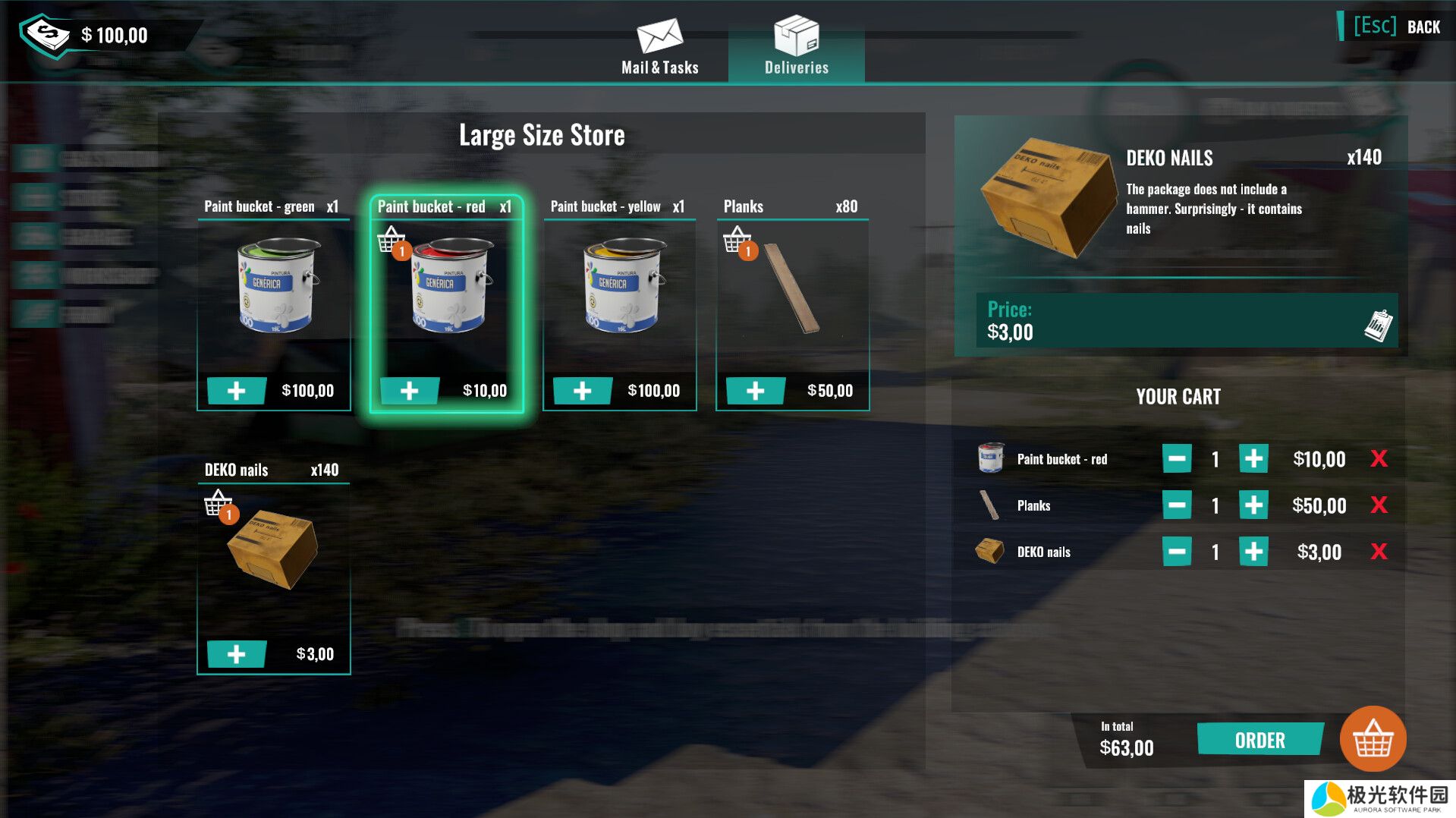Go back using the Esc Back button
The height and width of the screenshot is (818, 1456).
click(x=1397, y=27)
